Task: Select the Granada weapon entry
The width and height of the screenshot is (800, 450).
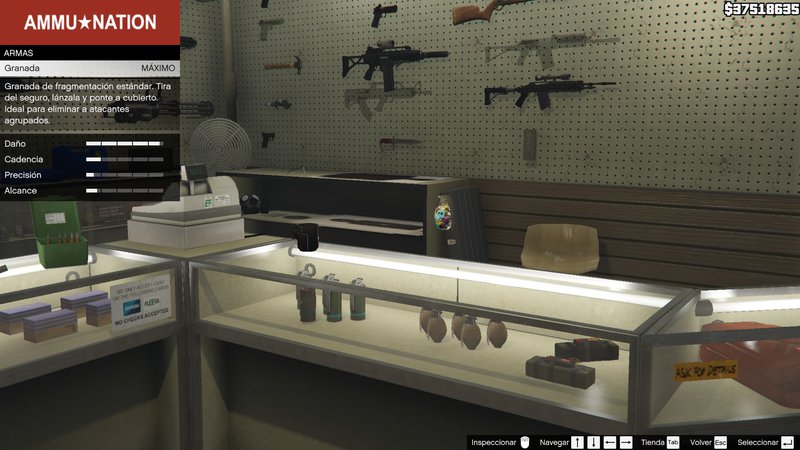Action: click(89, 68)
